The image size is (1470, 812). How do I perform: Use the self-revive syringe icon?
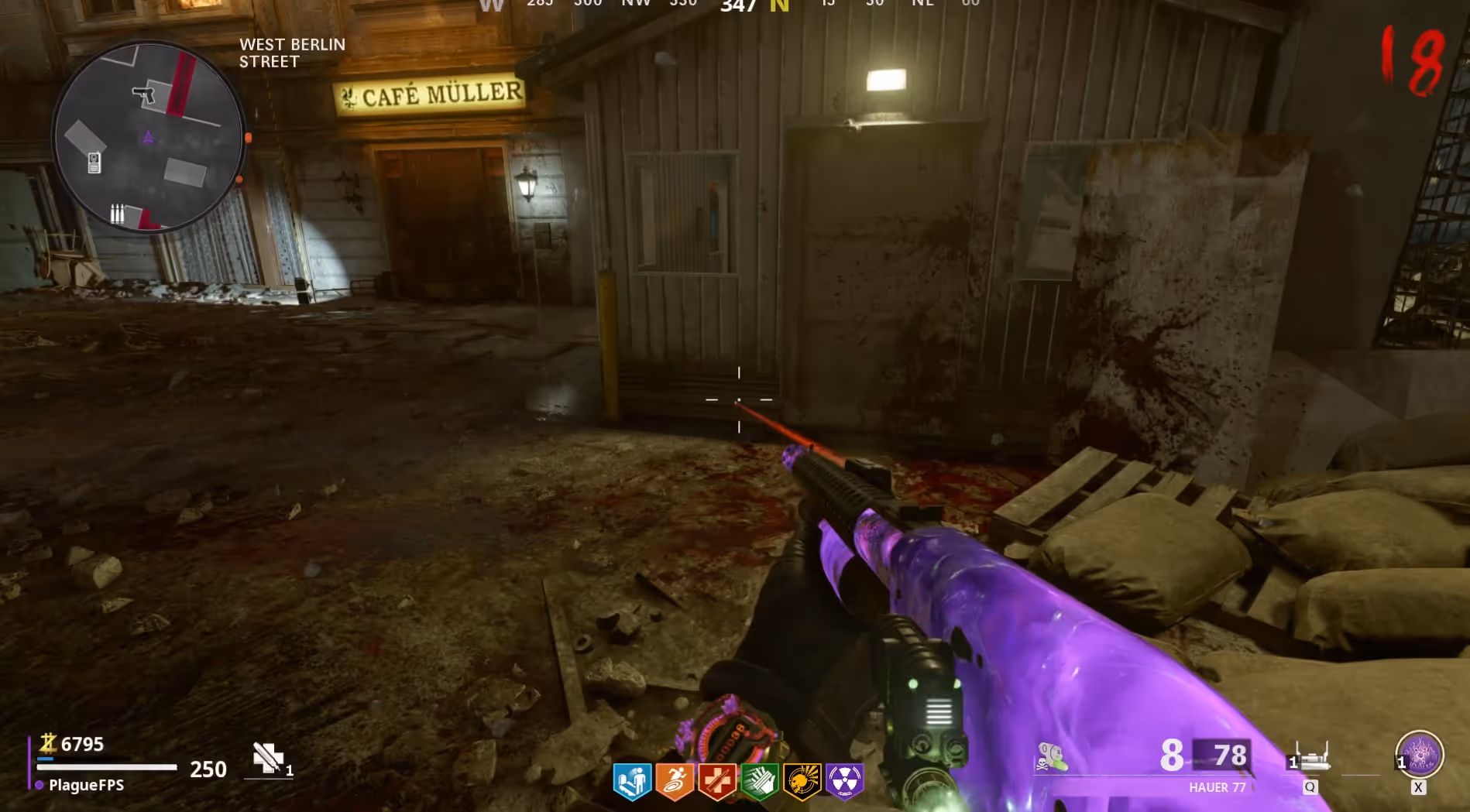[x=269, y=758]
